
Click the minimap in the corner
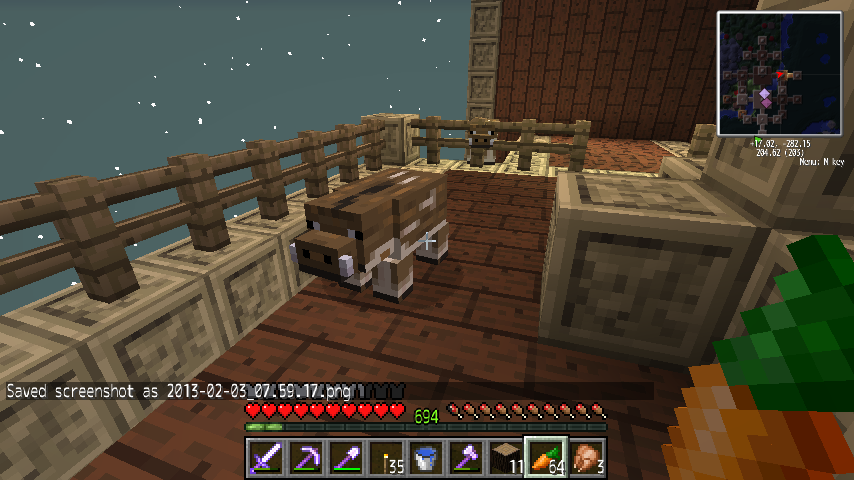(x=778, y=73)
